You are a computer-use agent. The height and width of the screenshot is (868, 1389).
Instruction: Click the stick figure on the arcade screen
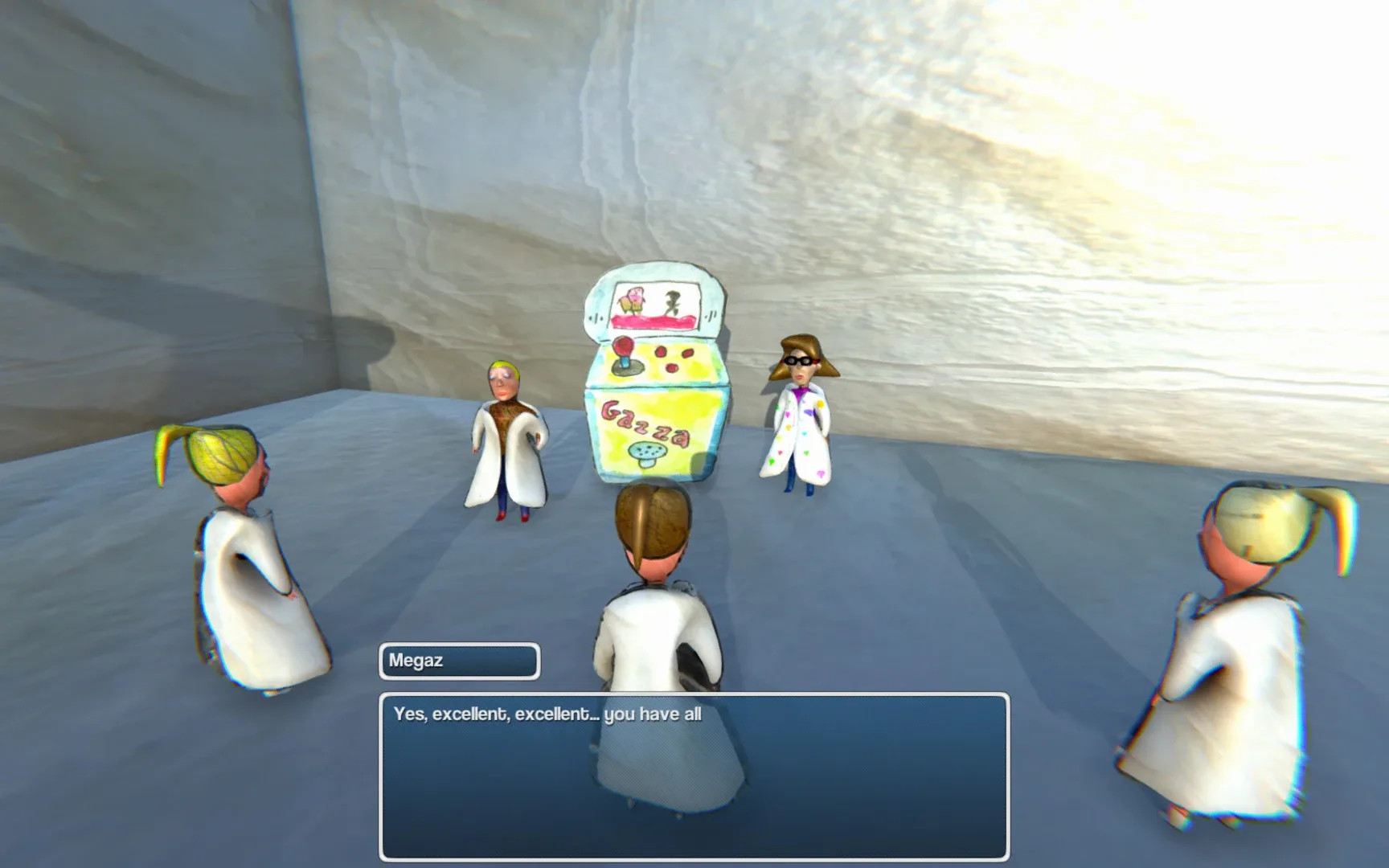(673, 302)
